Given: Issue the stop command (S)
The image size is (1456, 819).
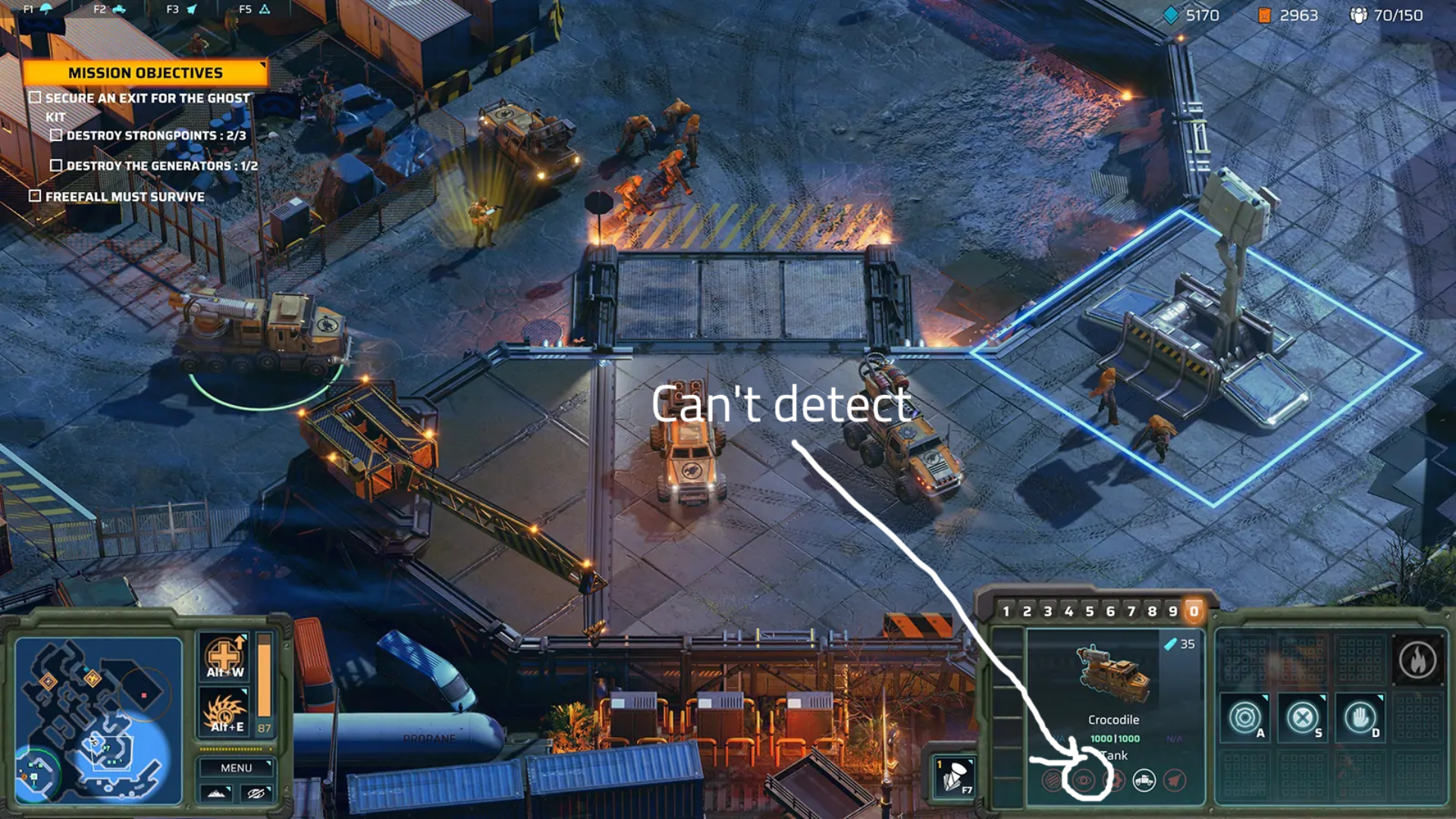Looking at the screenshot, I should 1302,717.
